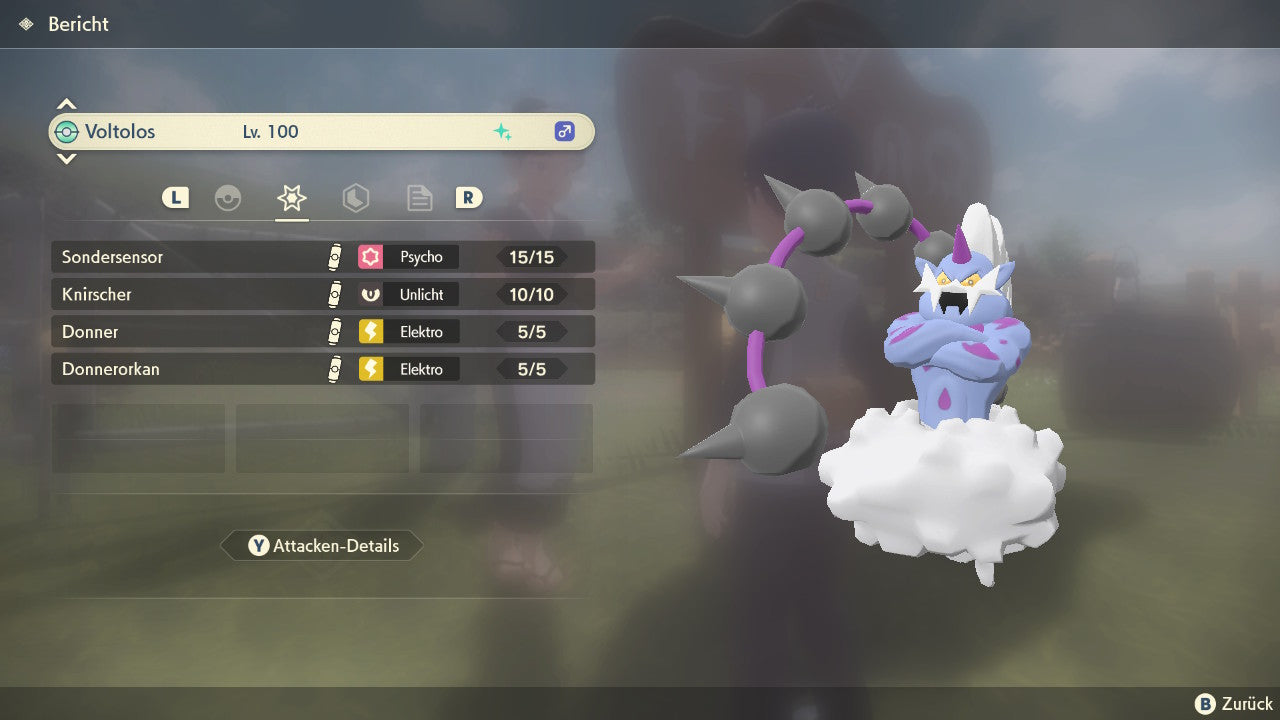Switch to the Poké Ball summary tab
Image resolution: width=1280 pixels, height=720 pixels.
coord(228,198)
